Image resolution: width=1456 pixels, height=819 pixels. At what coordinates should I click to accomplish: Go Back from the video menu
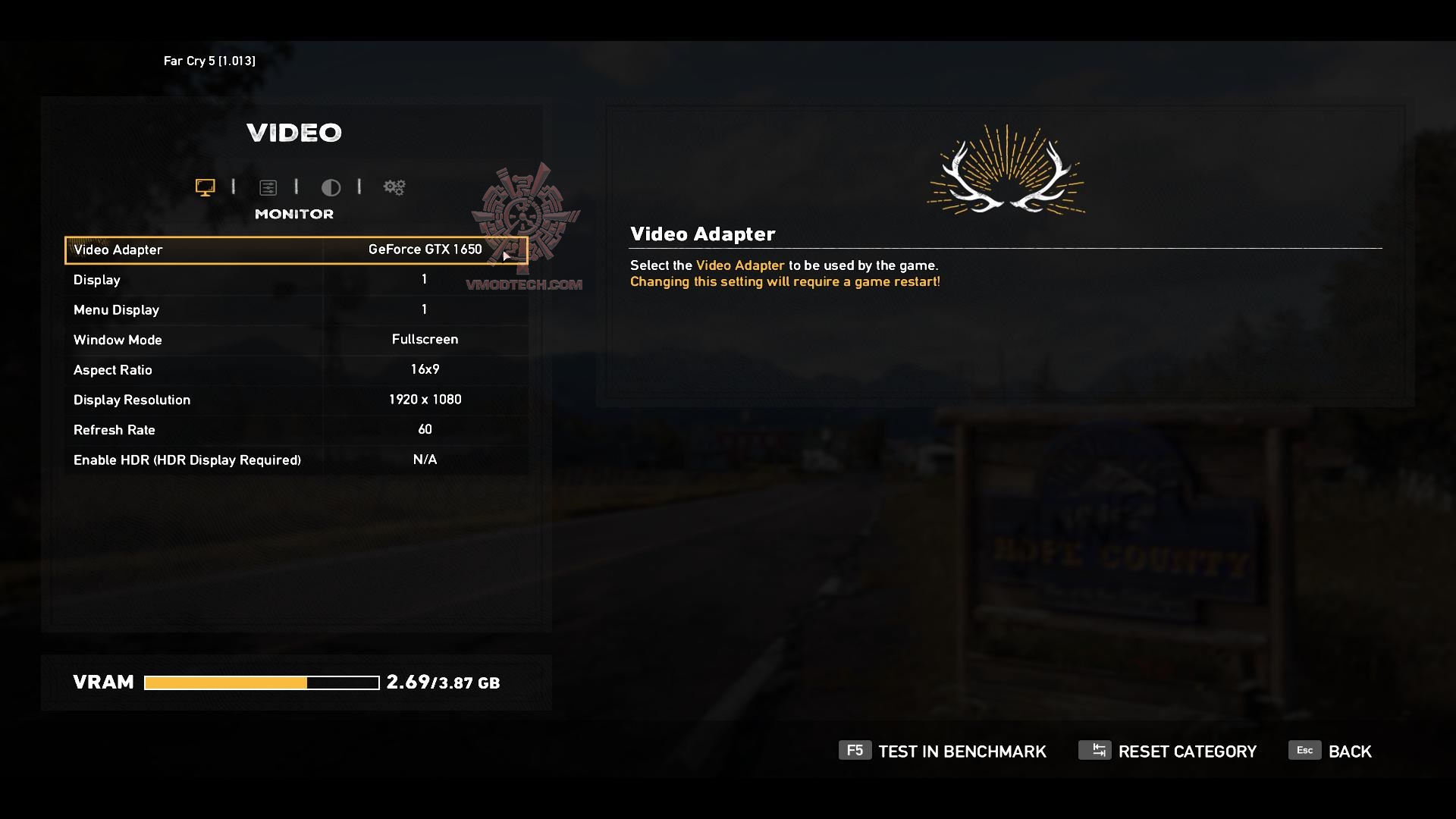[x=1331, y=752]
